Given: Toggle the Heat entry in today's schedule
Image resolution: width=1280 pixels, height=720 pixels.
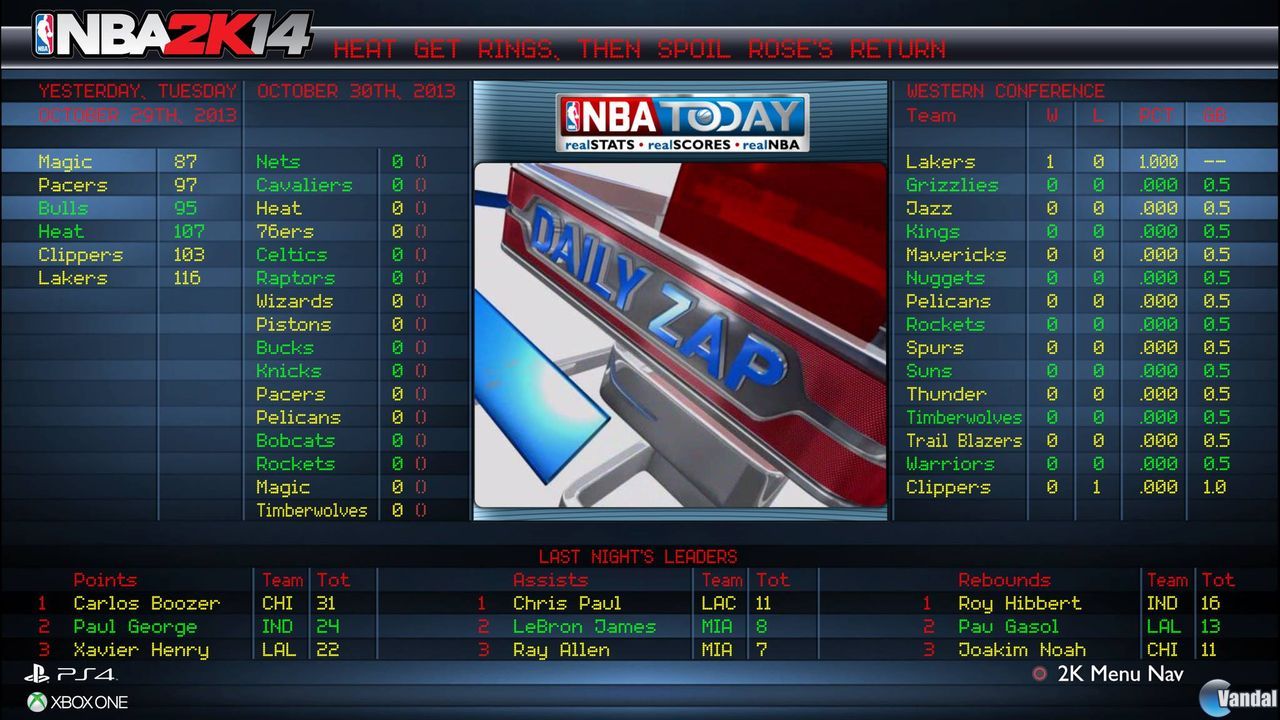Looking at the screenshot, I should click(279, 207).
